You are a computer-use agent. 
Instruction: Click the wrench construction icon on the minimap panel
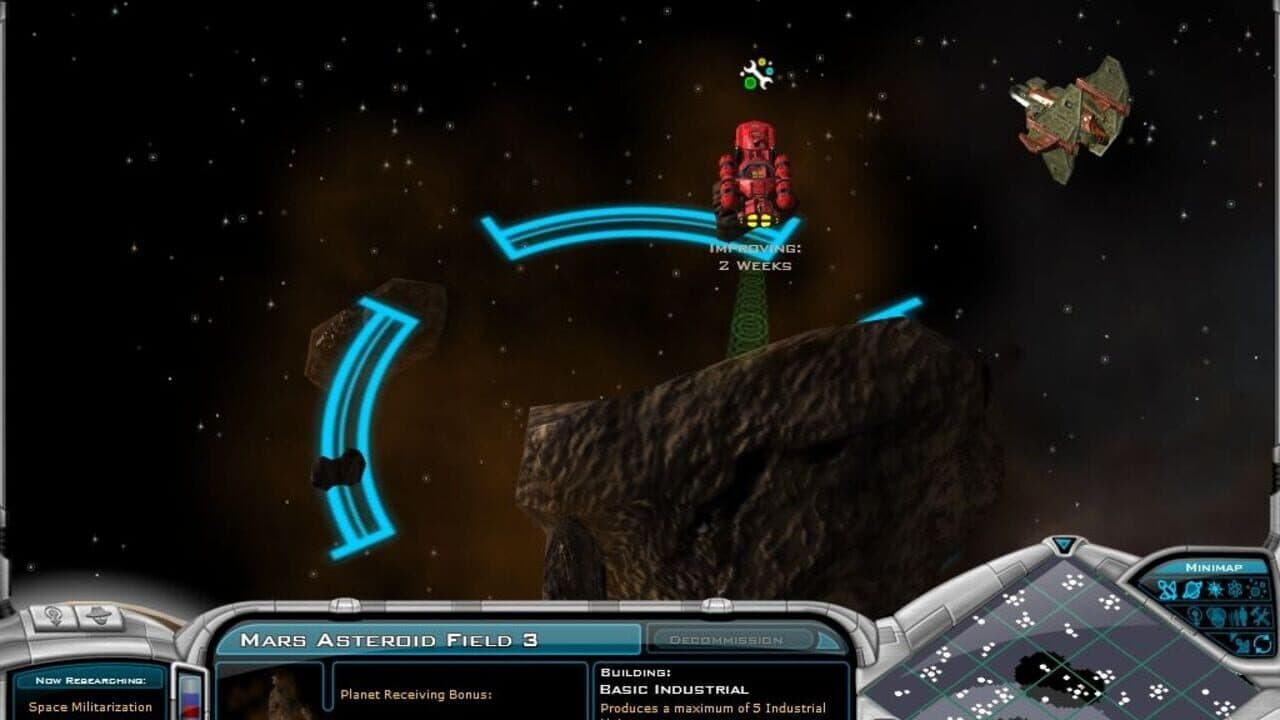pos(1260,615)
